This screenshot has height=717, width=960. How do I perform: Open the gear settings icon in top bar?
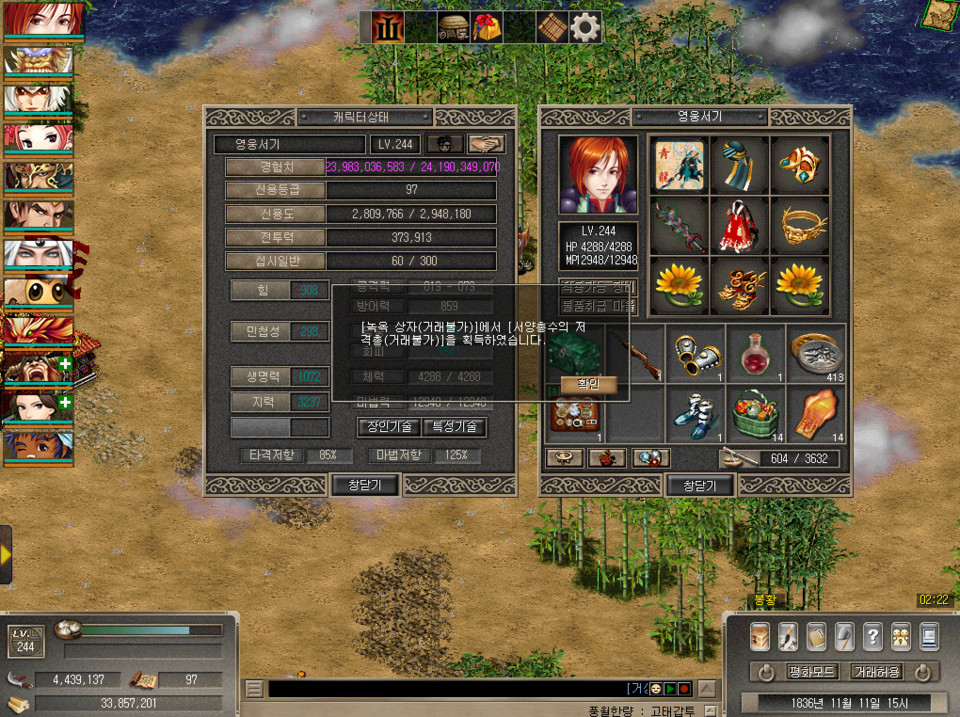(x=585, y=28)
